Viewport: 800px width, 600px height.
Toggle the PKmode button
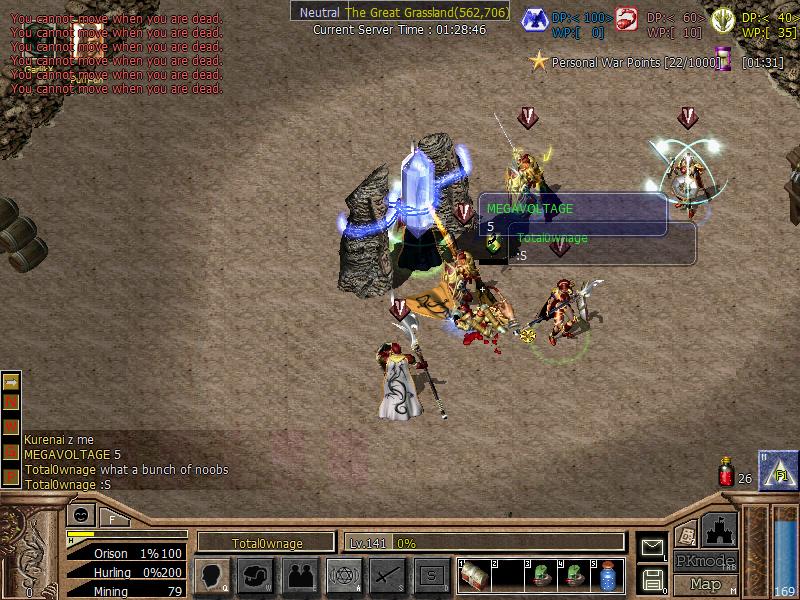tap(705, 561)
